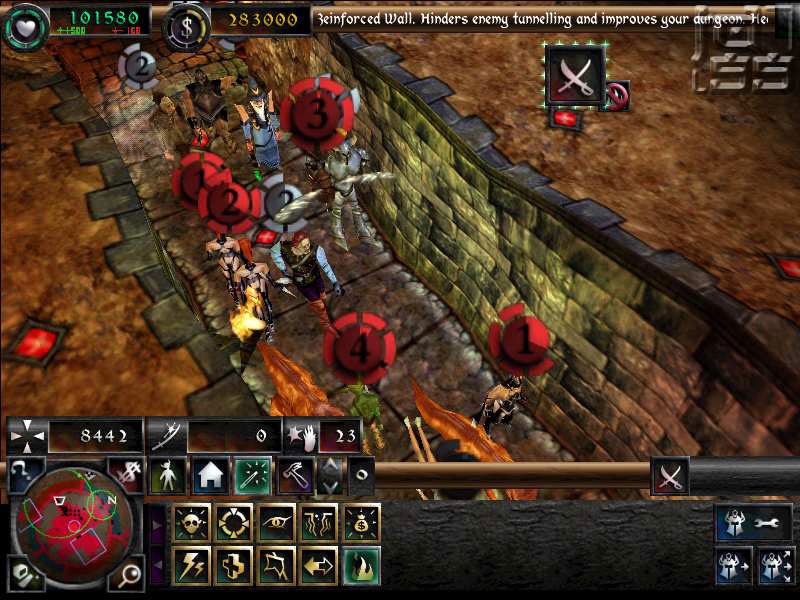This screenshot has height=600, width=800.
Task: Select the highlighted flame spell
Action: point(362,566)
